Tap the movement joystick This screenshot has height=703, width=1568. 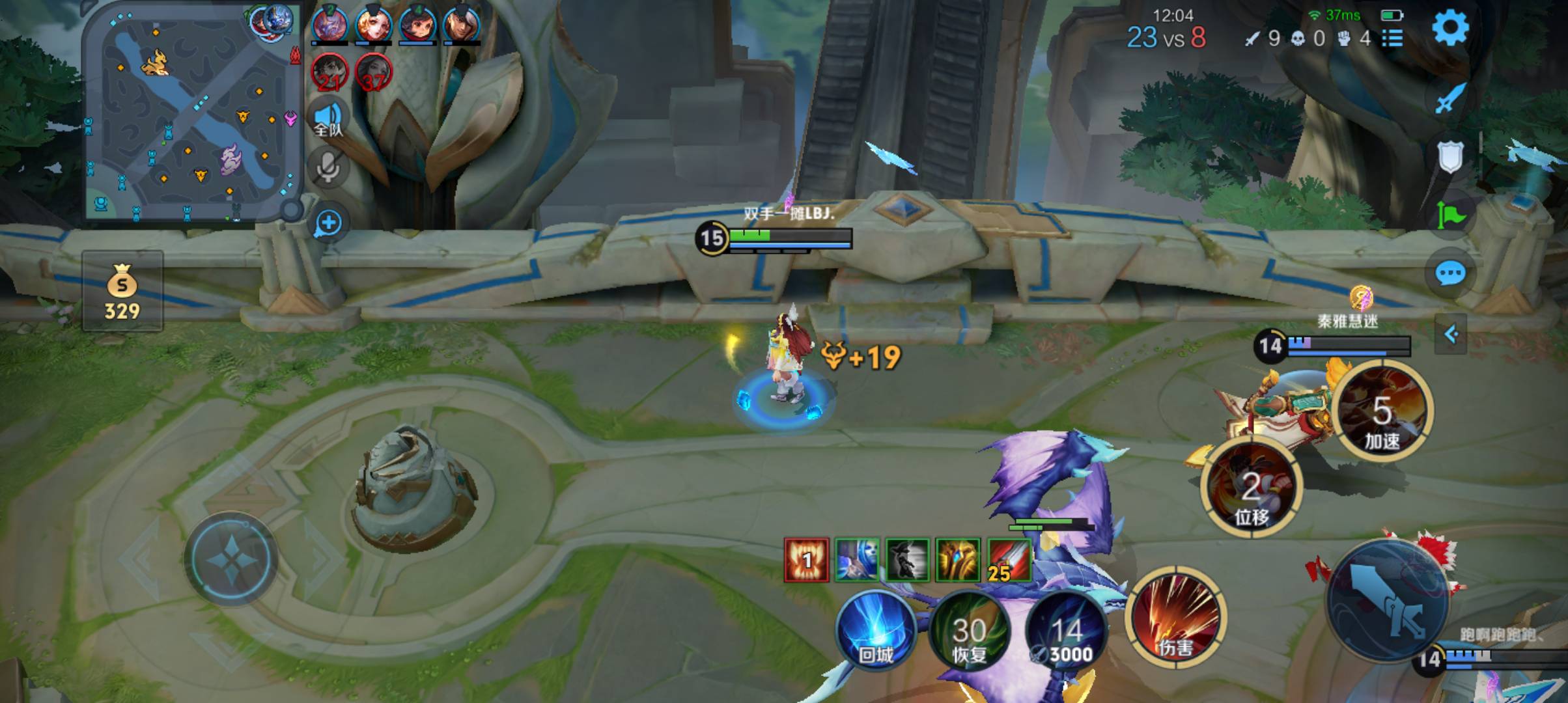coord(231,560)
